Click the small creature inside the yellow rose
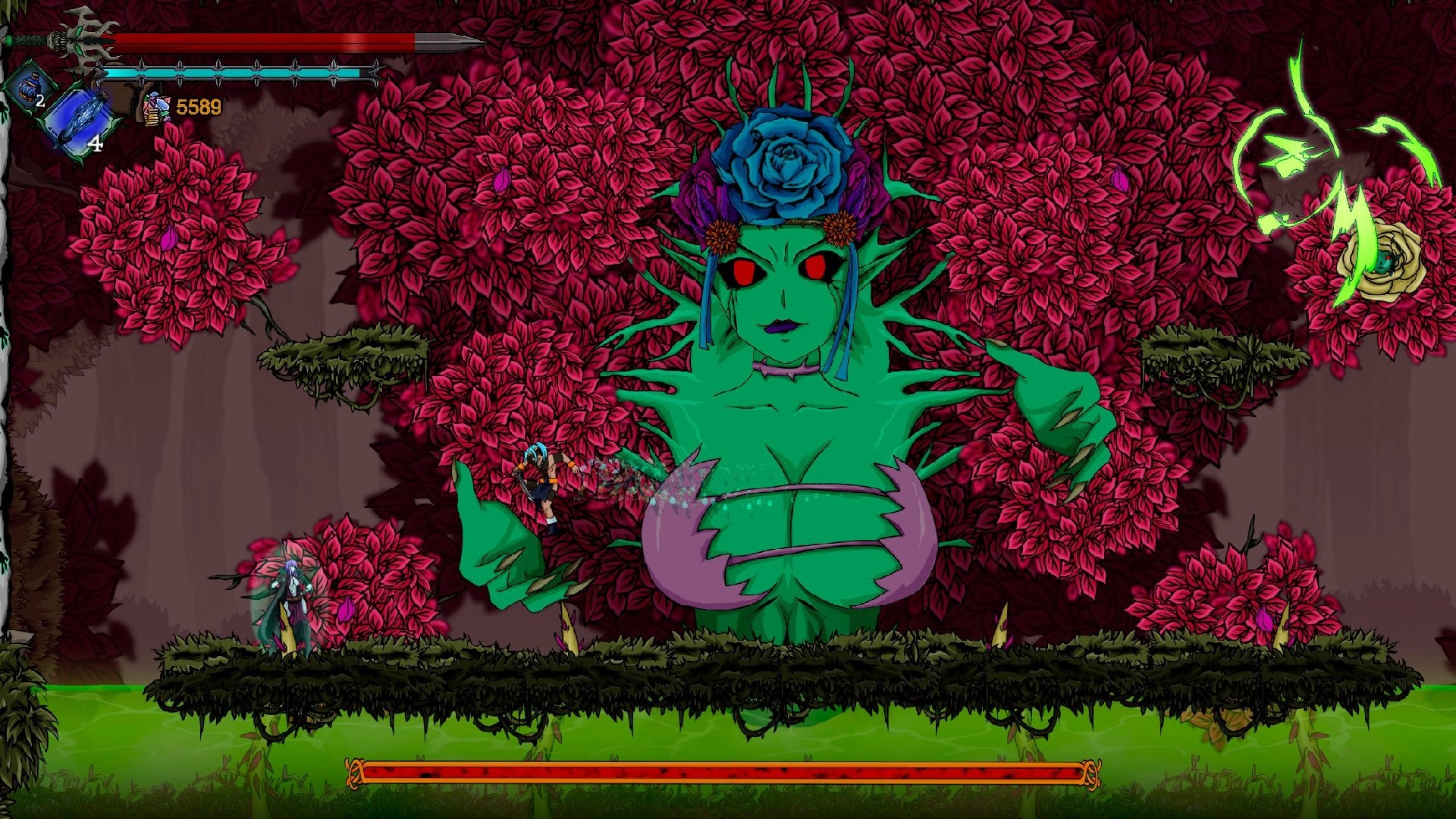 [1385, 262]
